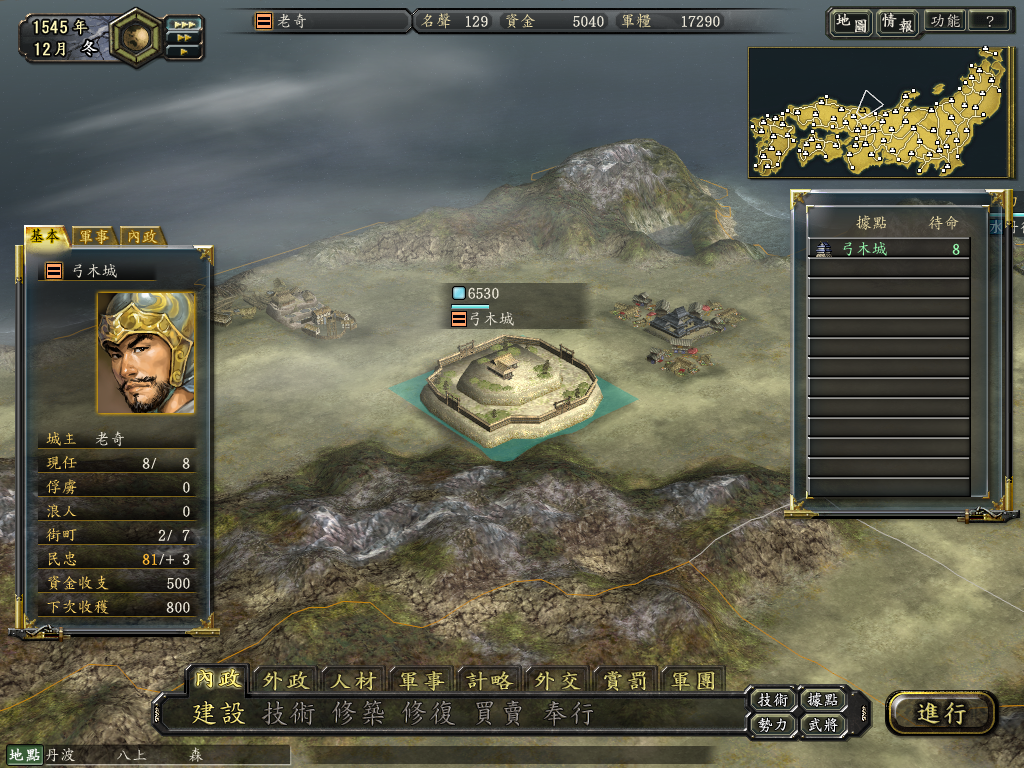Choose the 建設 build command
1024x768 pixels.
coord(218,714)
